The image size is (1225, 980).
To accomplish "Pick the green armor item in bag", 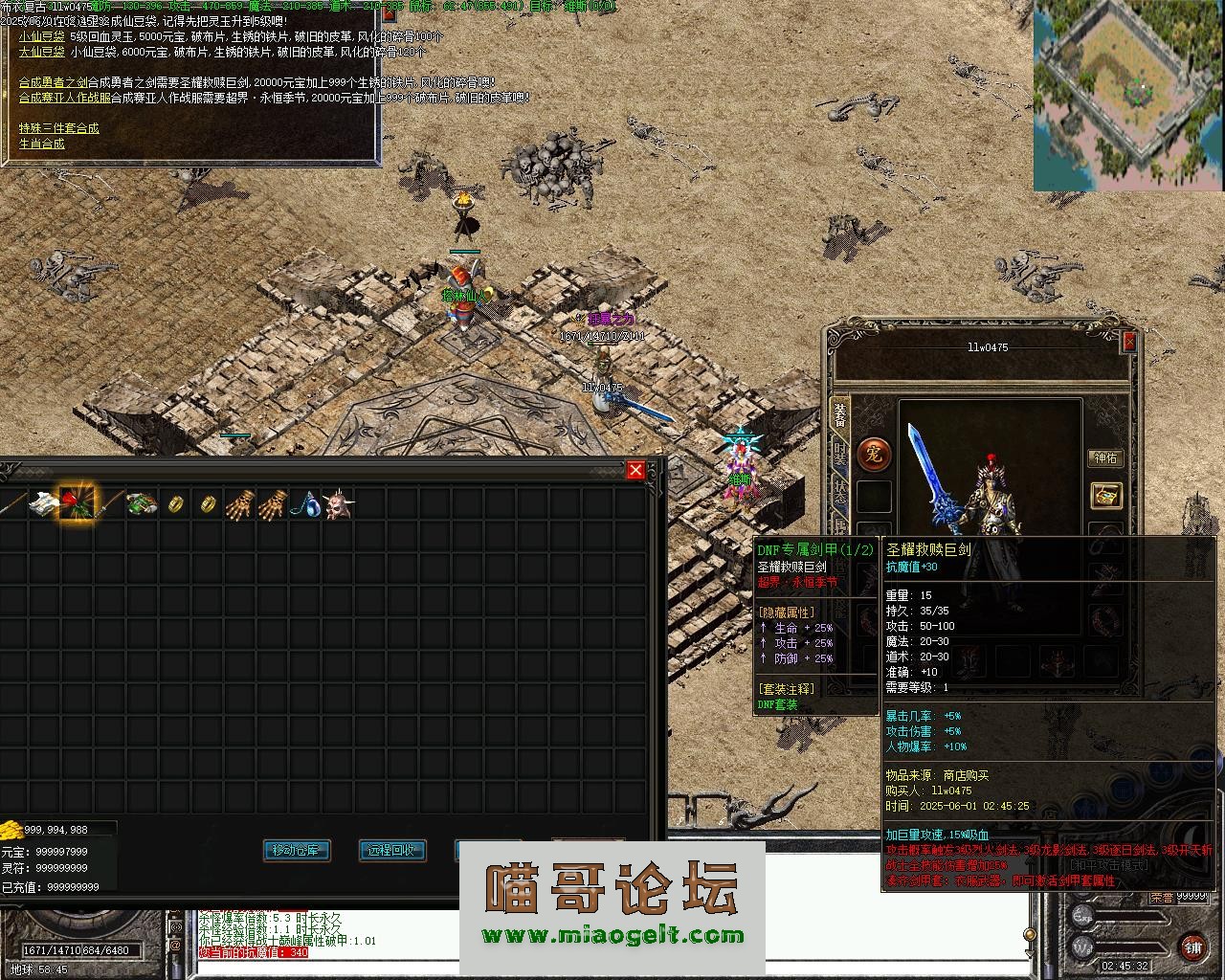I will (142, 502).
